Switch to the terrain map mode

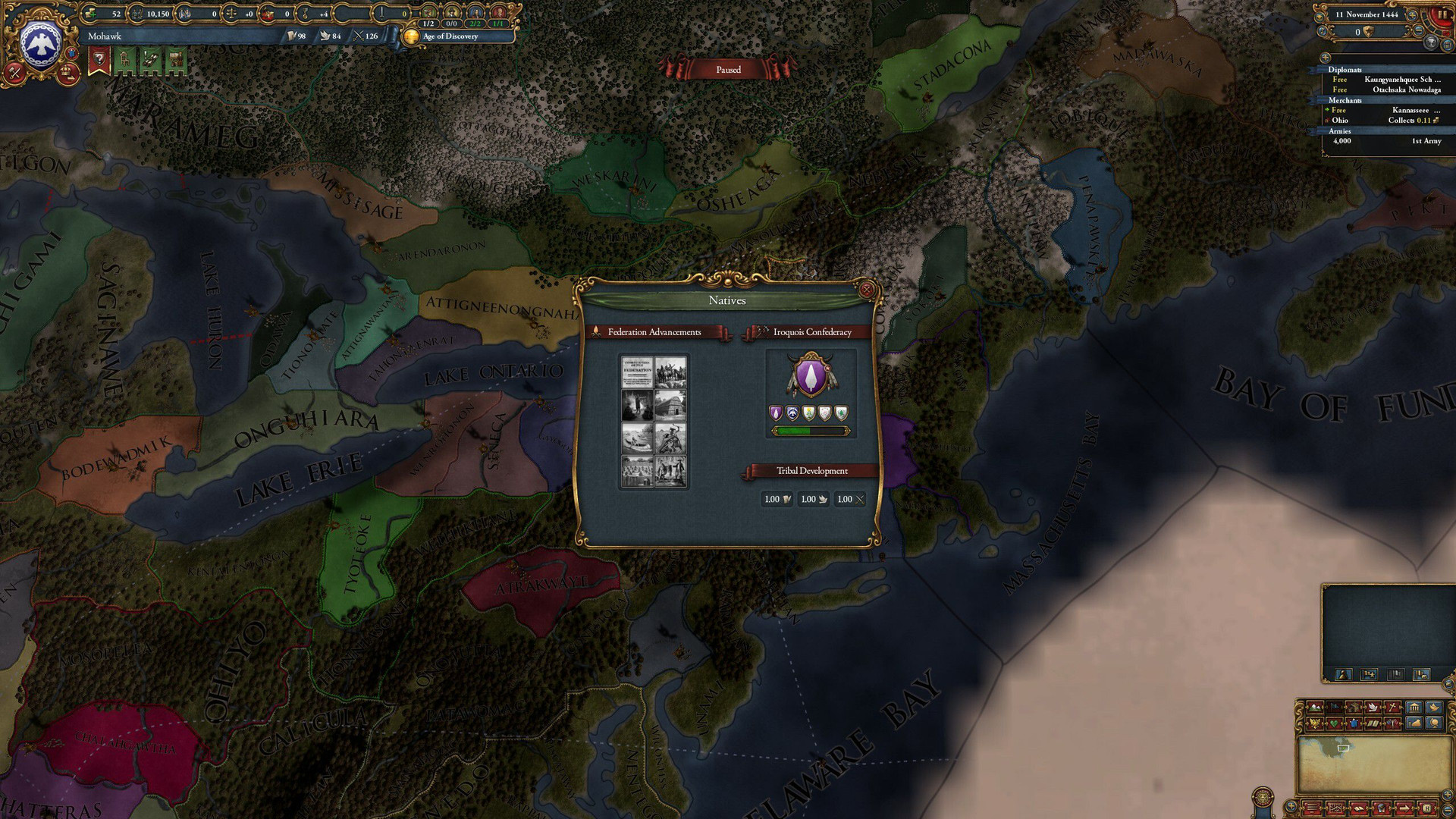pyautogui.click(x=1315, y=708)
